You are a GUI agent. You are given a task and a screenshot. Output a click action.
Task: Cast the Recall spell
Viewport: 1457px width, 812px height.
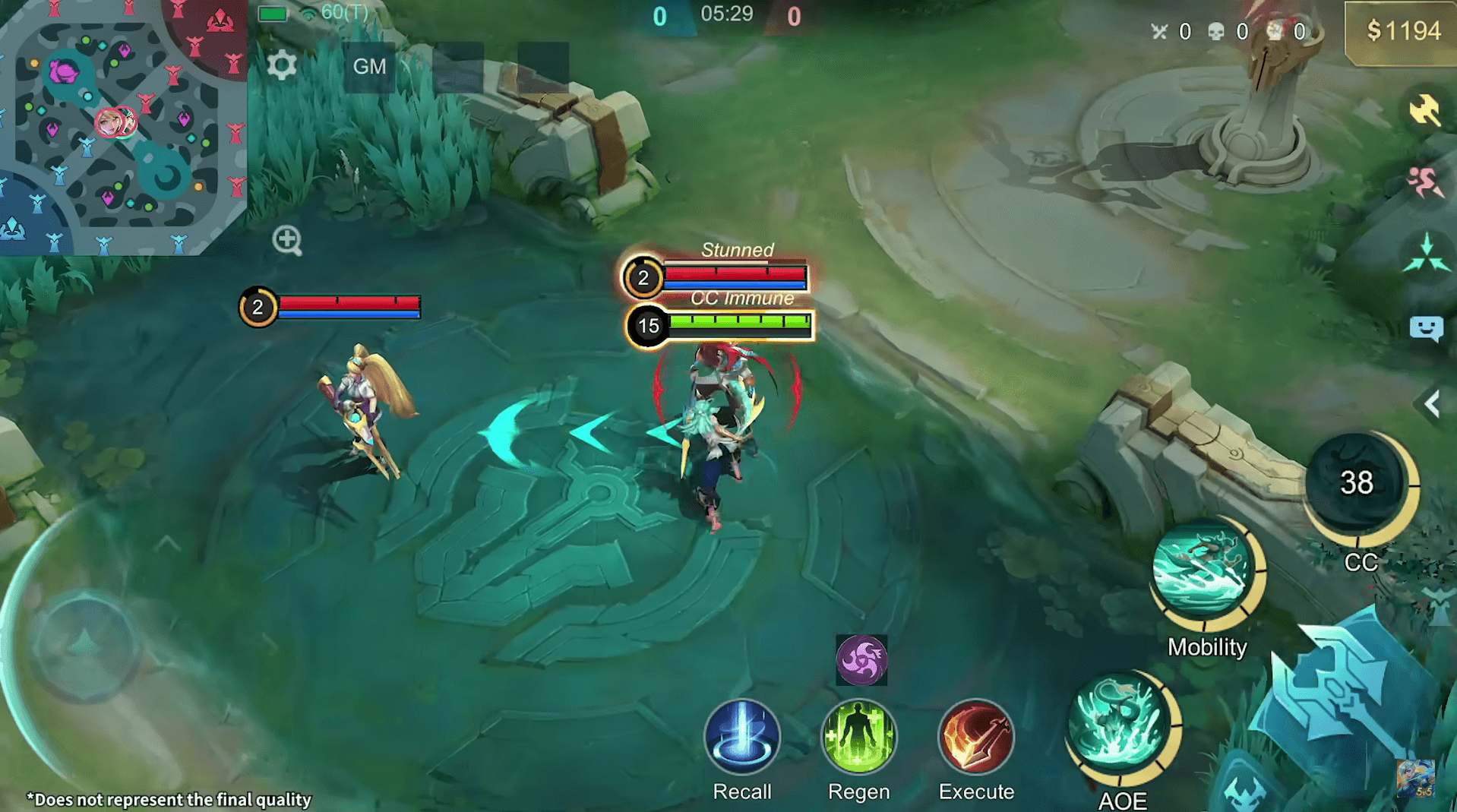pos(741,736)
